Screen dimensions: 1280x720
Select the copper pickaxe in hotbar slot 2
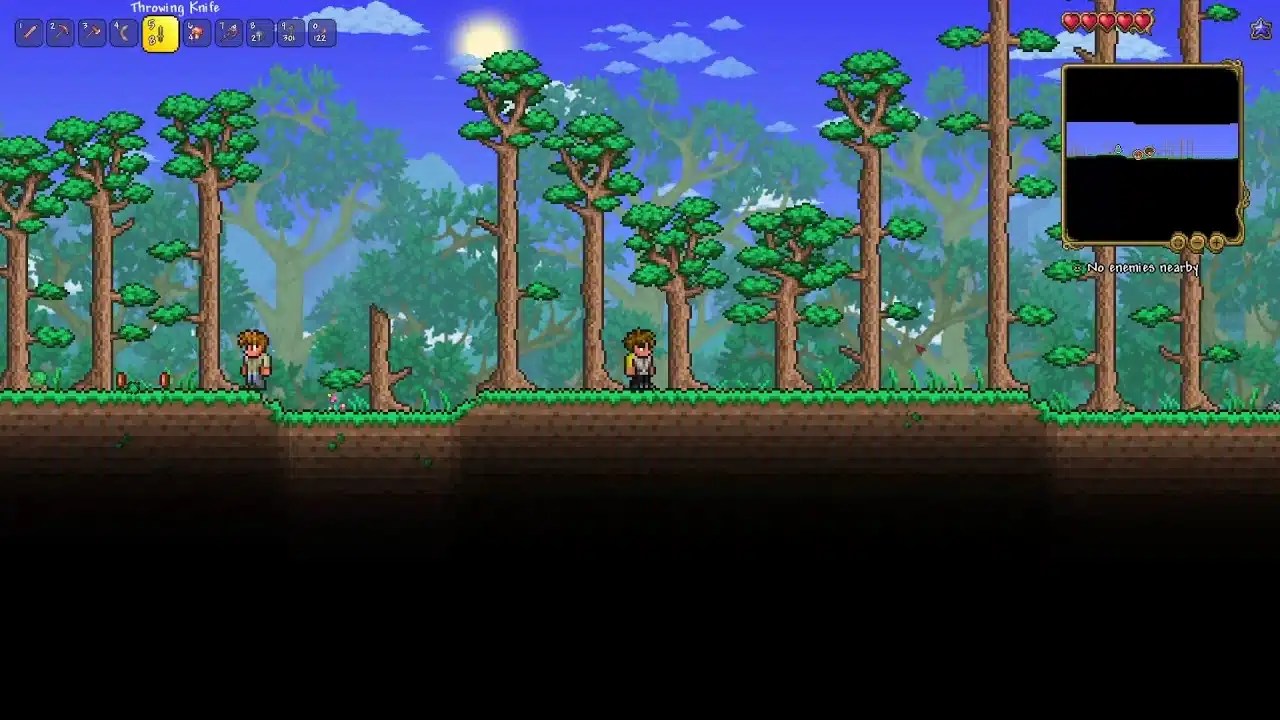coord(61,32)
